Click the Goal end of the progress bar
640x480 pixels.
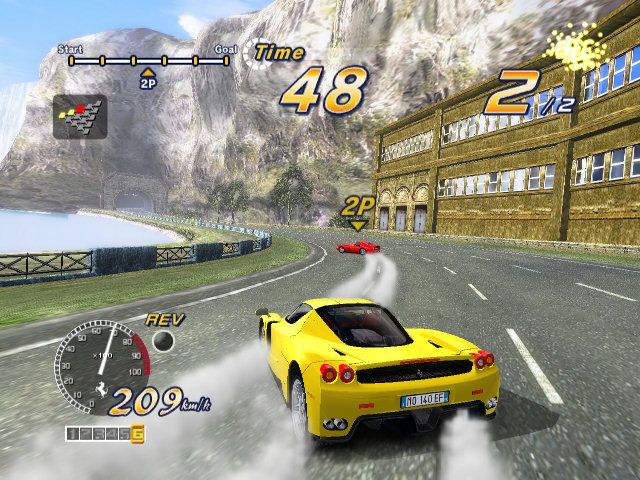(227, 60)
